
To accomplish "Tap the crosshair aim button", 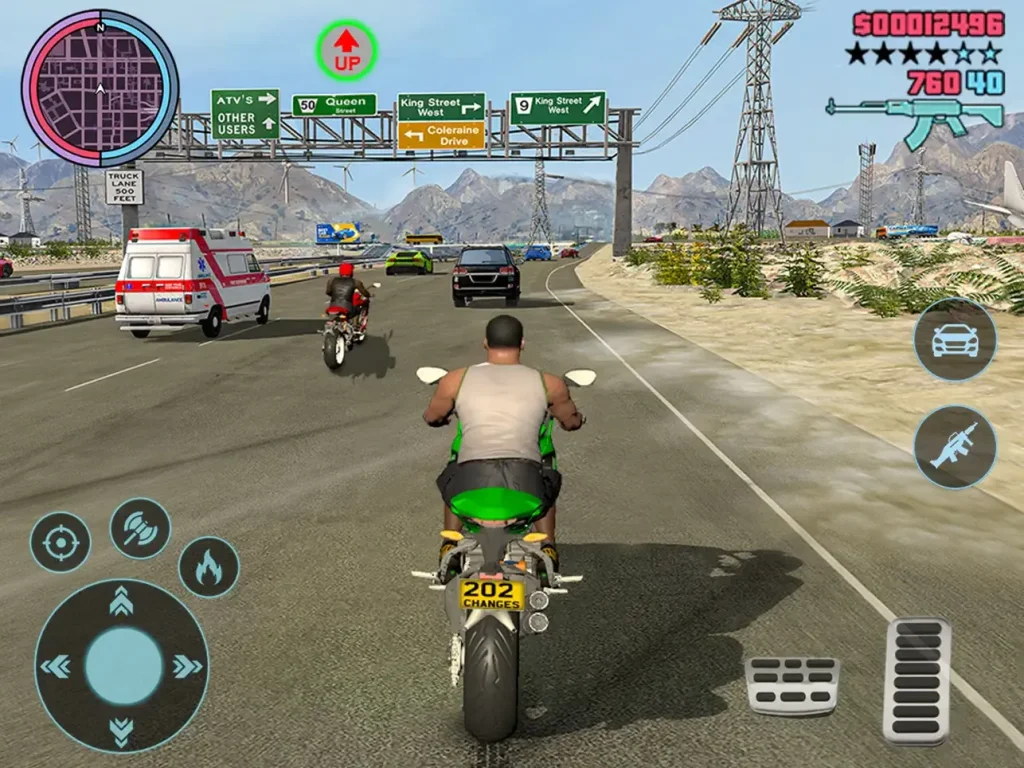I will pos(60,542).
